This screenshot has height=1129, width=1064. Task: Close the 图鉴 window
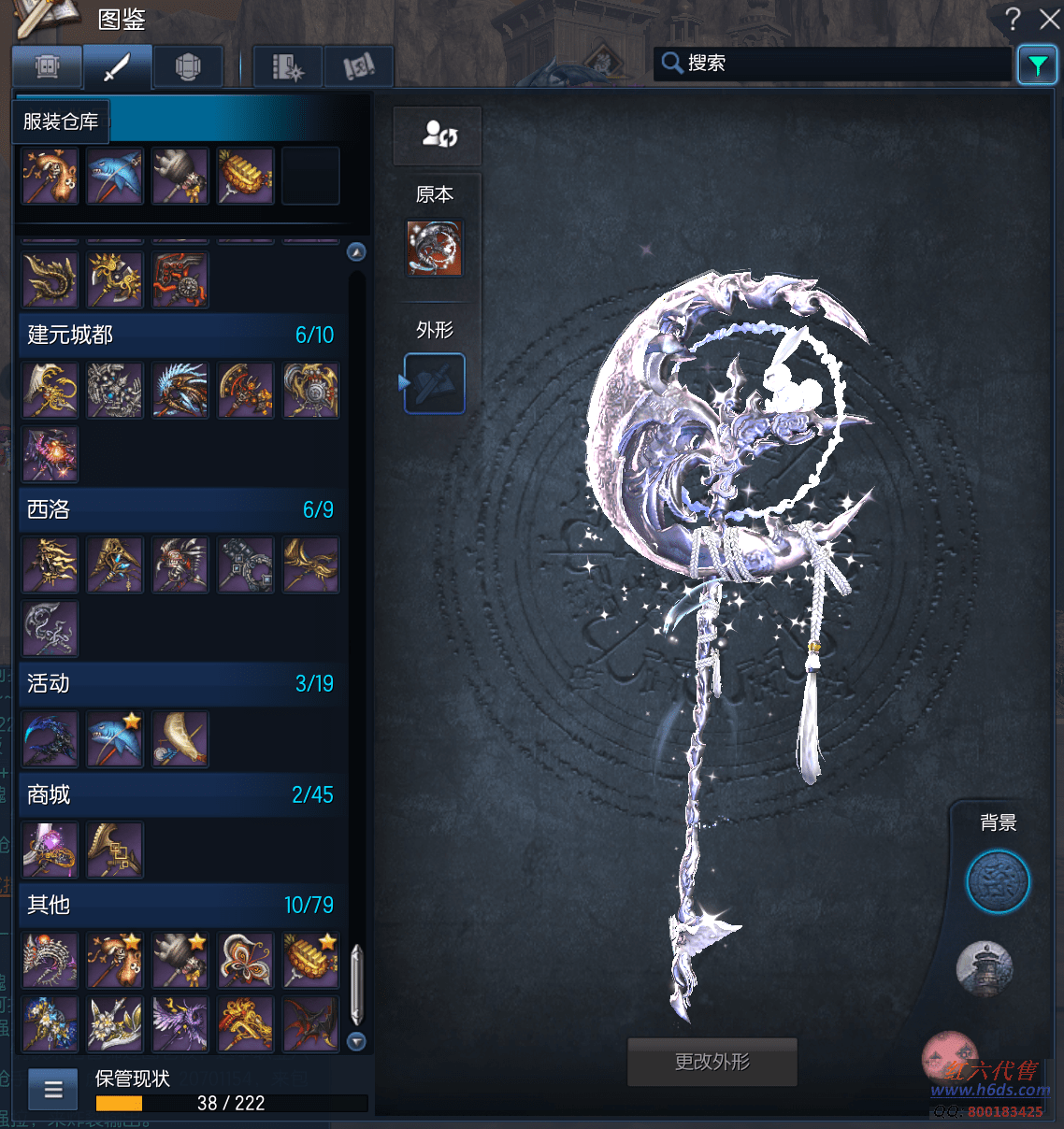coord(1049,19)
